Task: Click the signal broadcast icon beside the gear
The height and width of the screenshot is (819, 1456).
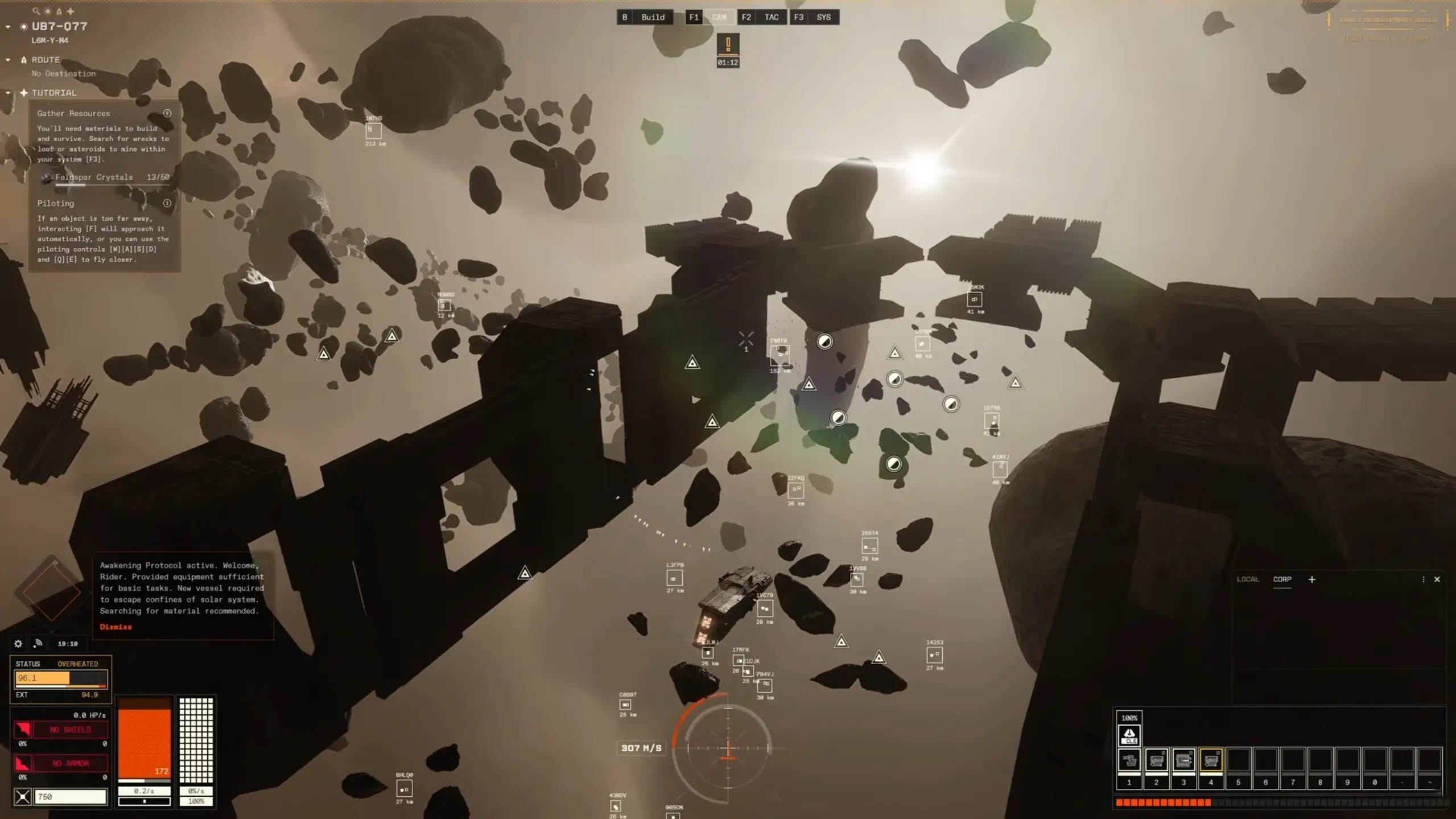Action: point(38,643)
